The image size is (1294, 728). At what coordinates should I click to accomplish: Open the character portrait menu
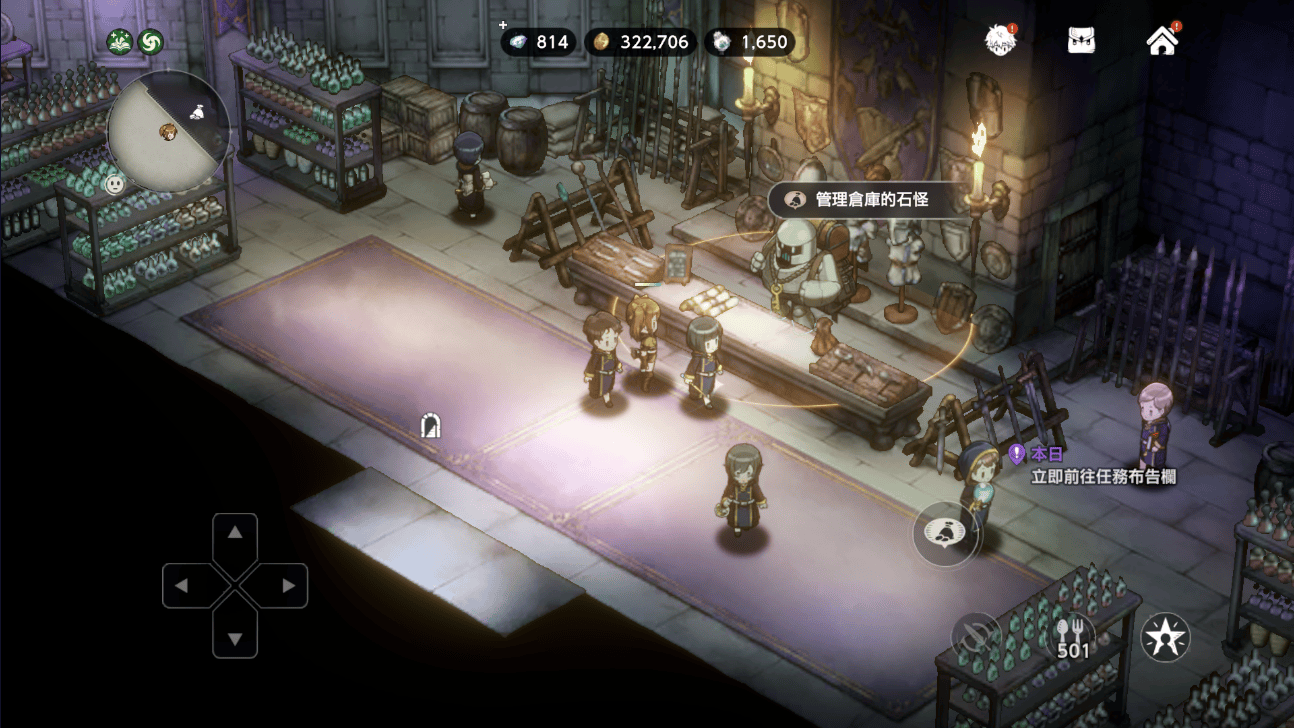click(x=999, y=41)
